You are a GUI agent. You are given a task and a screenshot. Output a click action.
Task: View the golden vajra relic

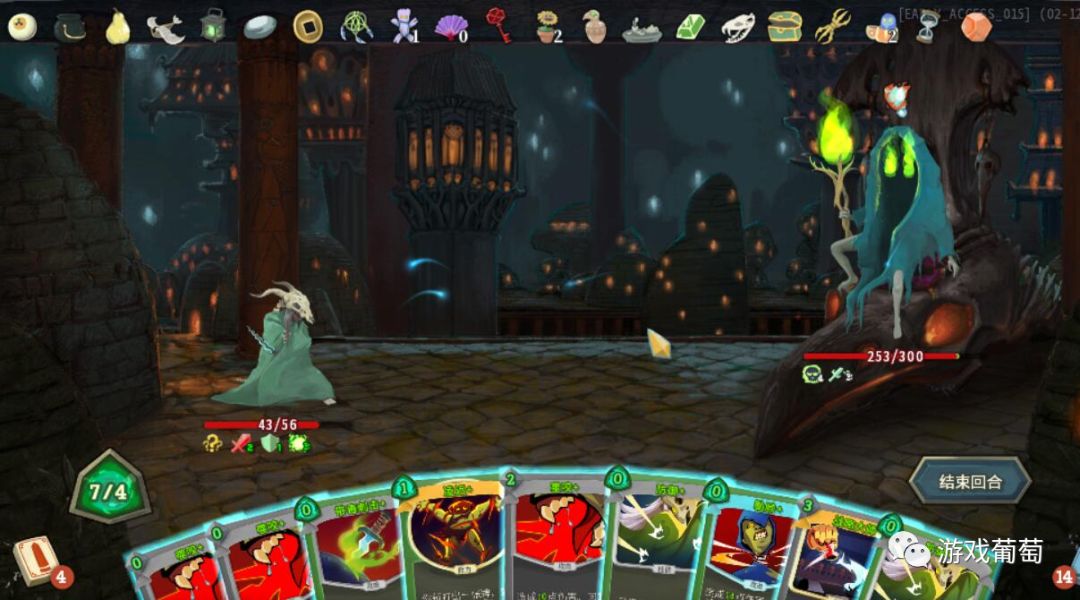click(x=832, y=26)
